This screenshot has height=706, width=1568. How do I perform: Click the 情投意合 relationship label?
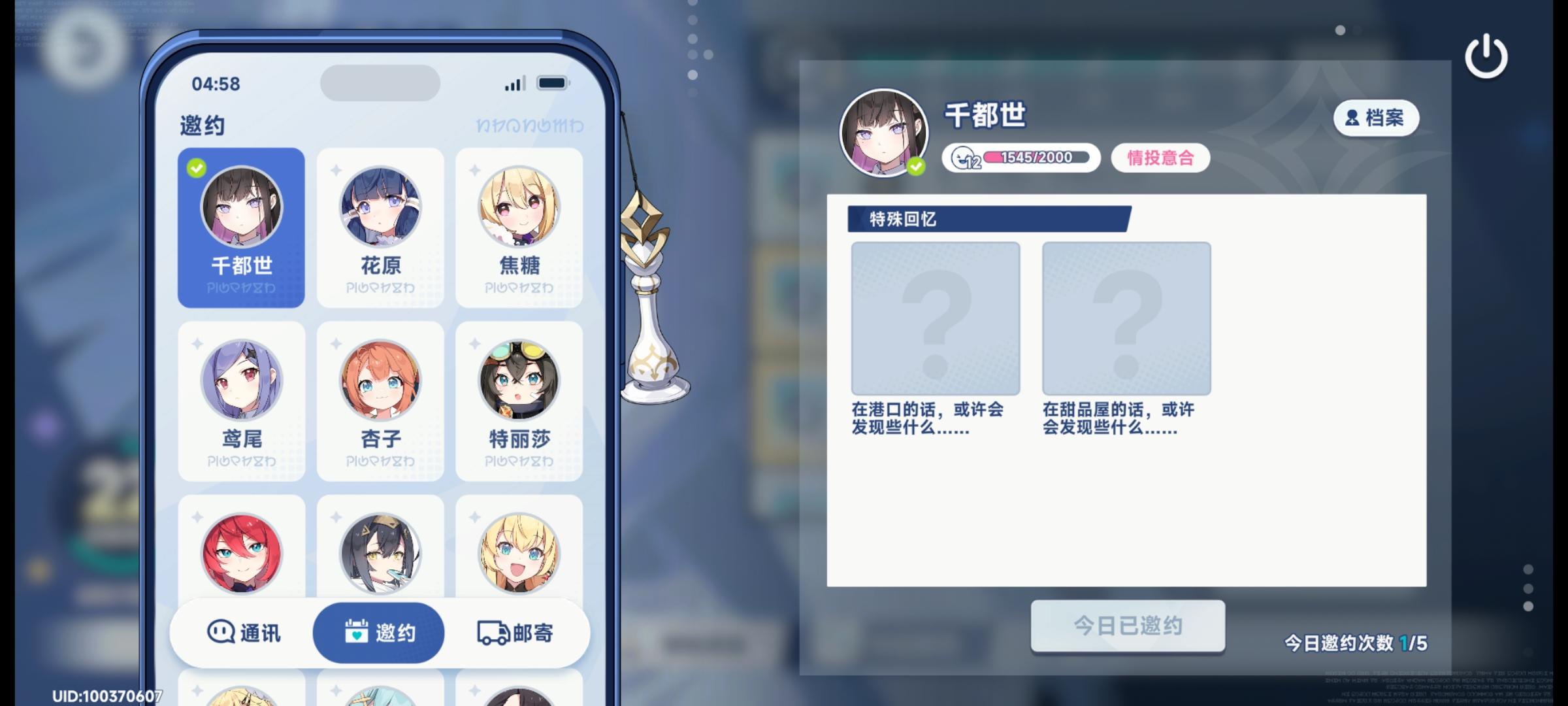pyautogui.click(x=1160, y=158)
